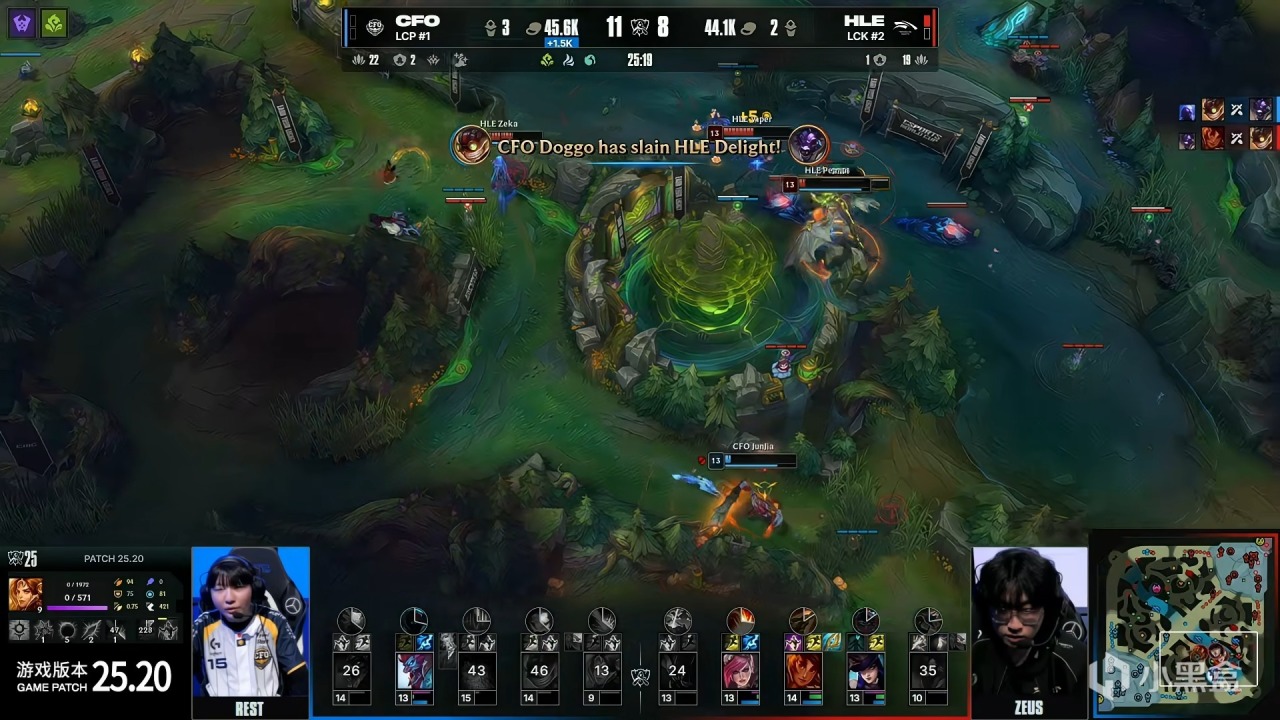Select the purple-hatted champion portrait on red side
Image resolution: width=1280 pixels, height=720 pixels.
(x=865, y=670)
